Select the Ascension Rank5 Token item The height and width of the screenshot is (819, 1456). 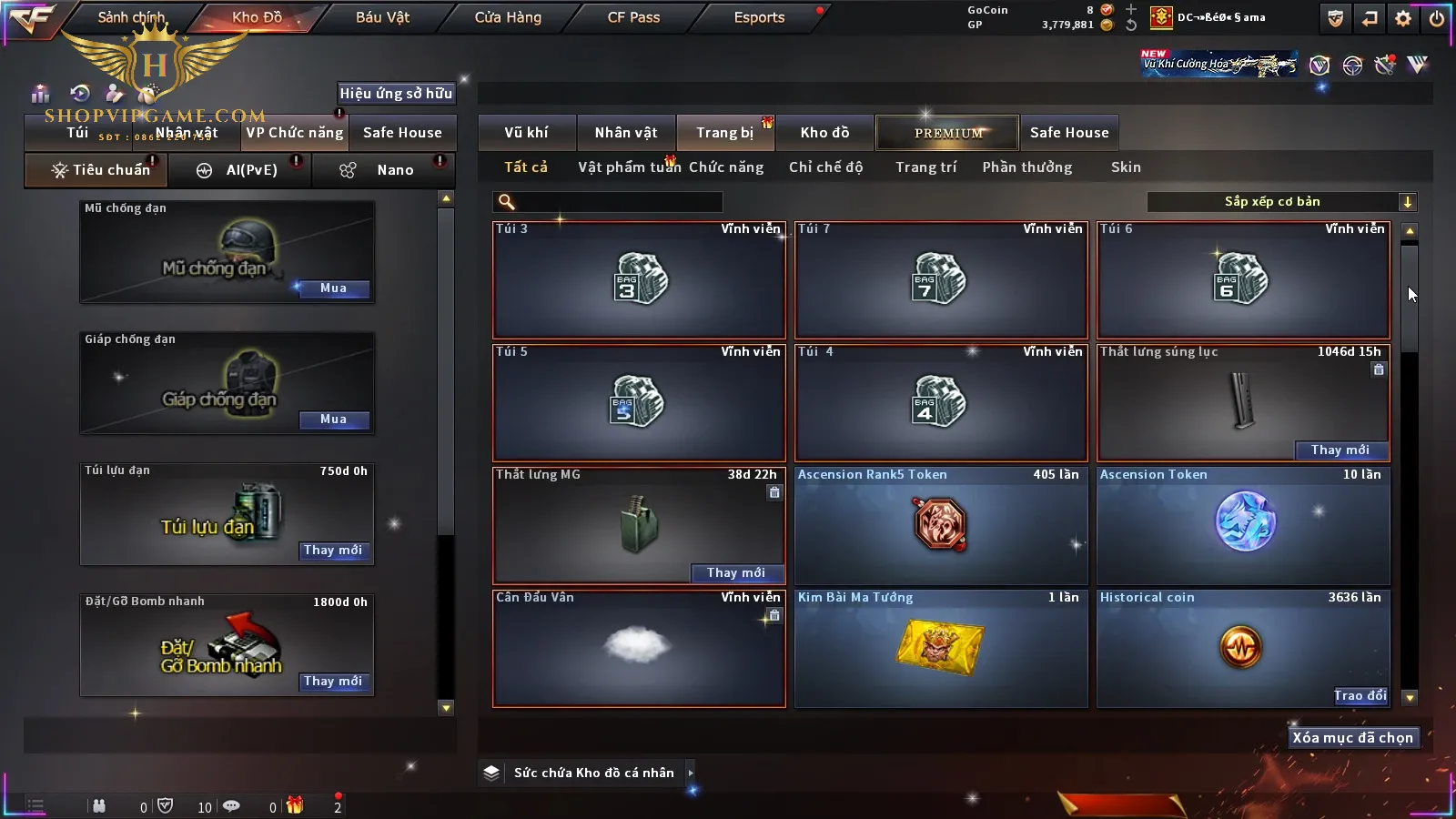pos(941,526)
